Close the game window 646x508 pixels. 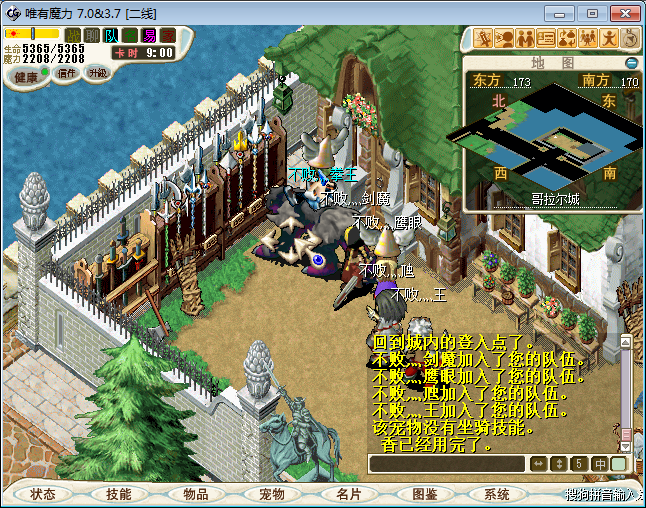pyautogui.click(x=620, y=12)
